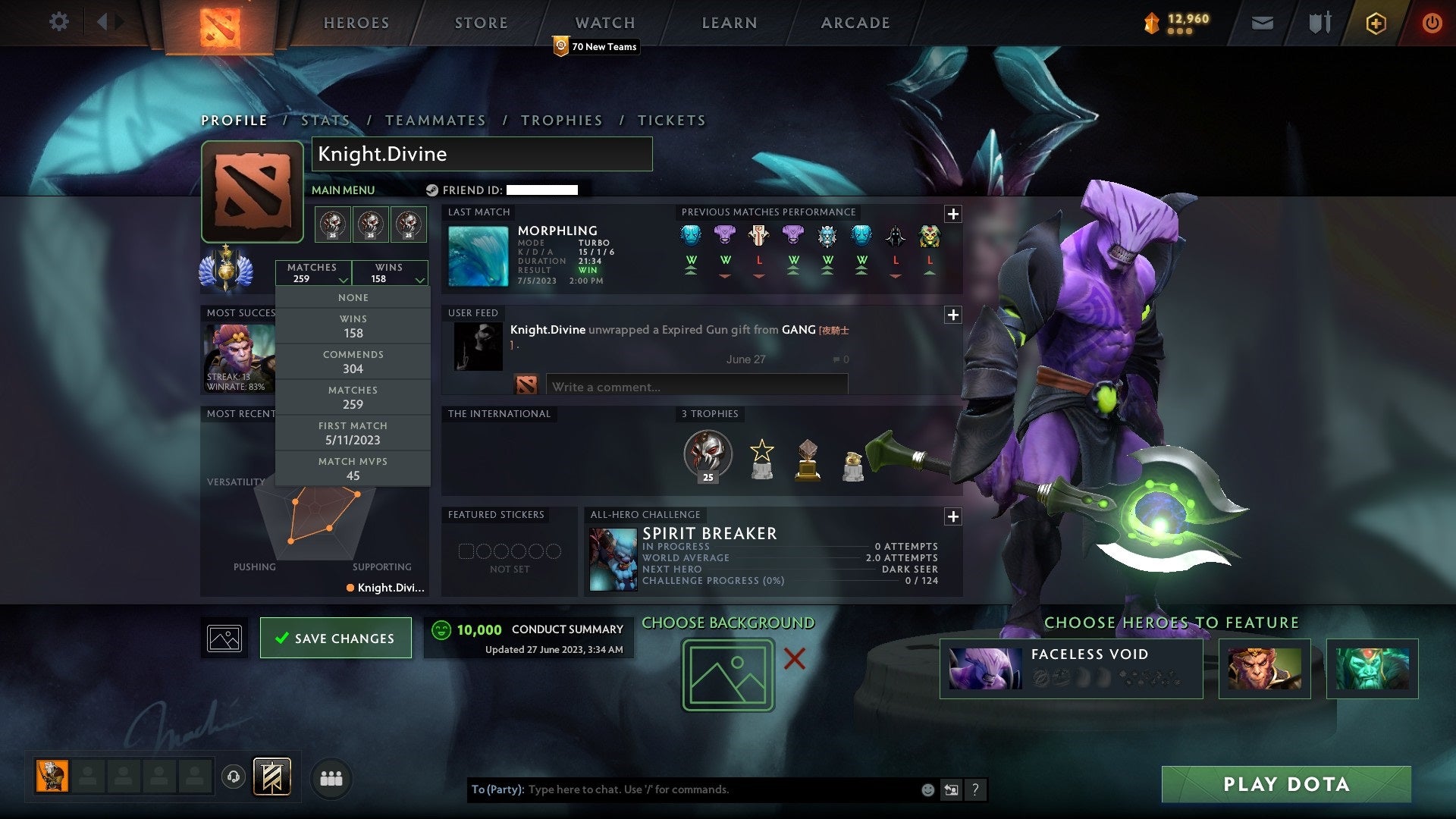
Task: Click the Save Changes button
Action: tap(336, 638)
